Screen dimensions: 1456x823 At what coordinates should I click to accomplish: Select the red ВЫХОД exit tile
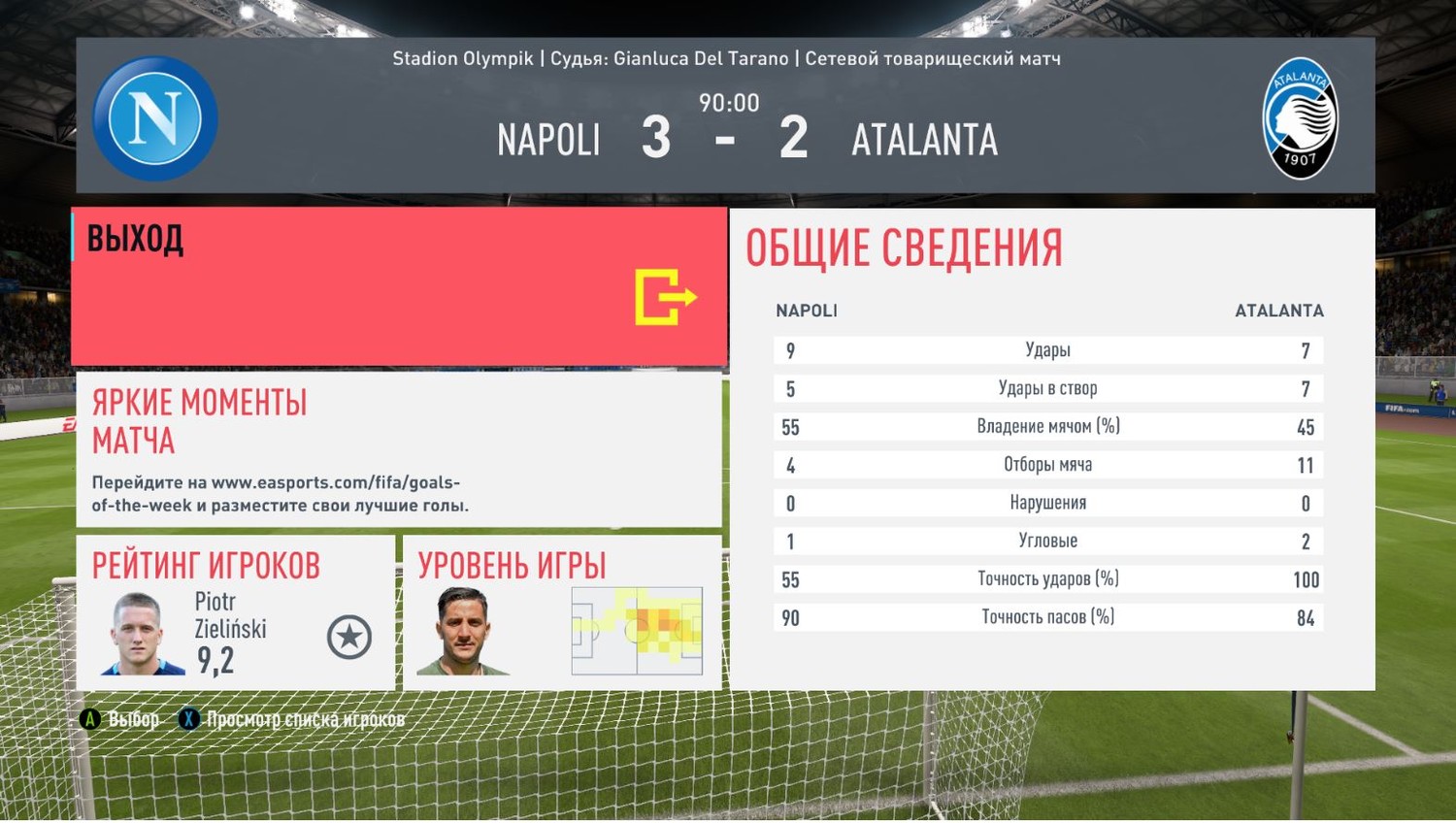click(x=399, y=286)
